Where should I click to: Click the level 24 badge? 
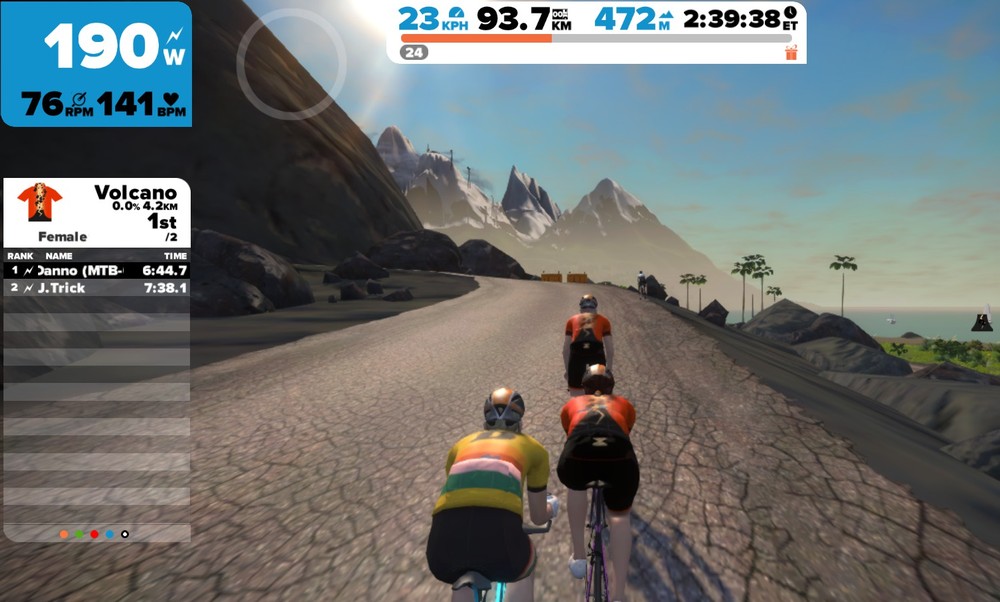click(414, 52)
